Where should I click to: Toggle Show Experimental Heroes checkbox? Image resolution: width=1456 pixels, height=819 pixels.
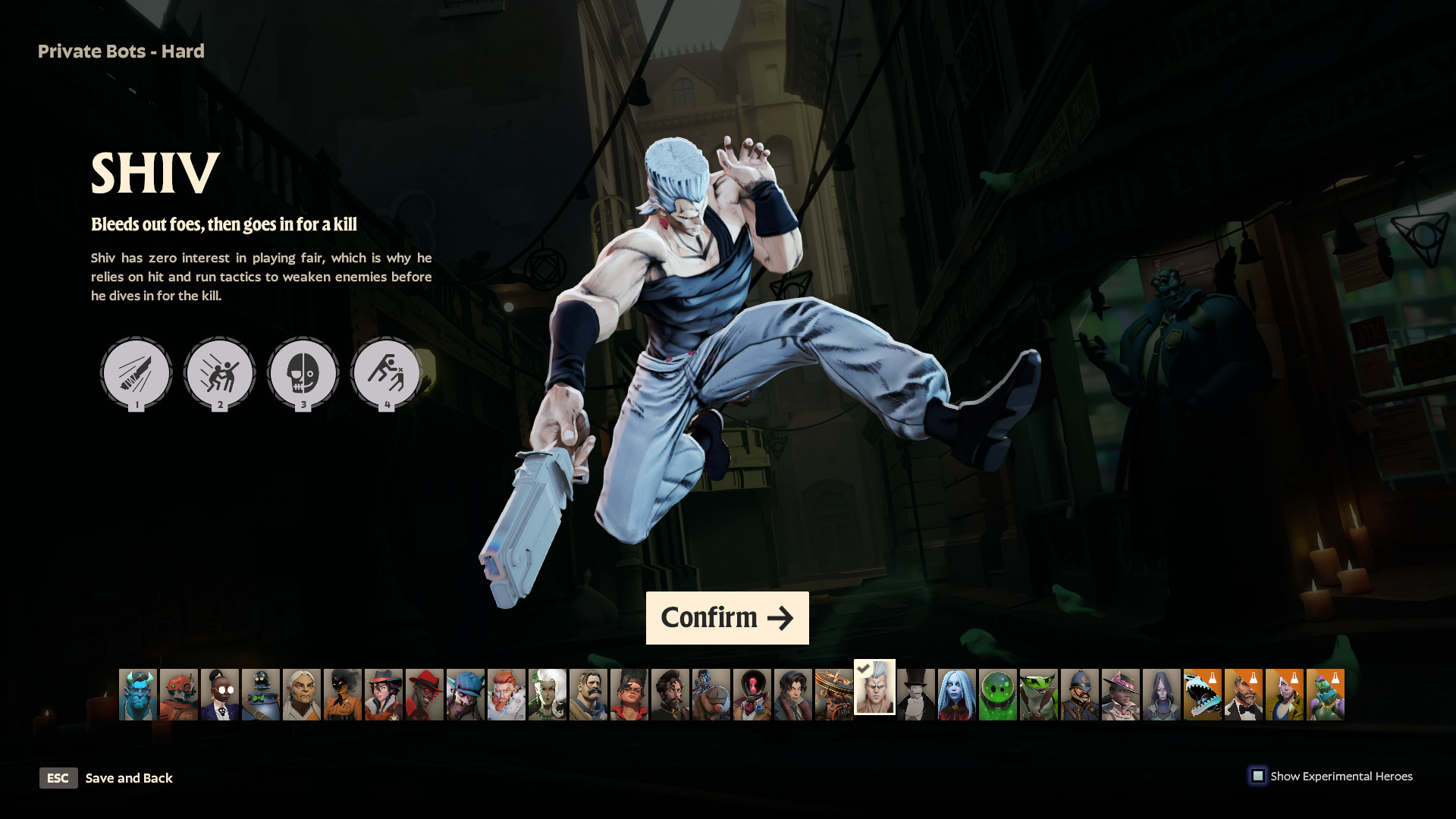tap(1259, 776)
